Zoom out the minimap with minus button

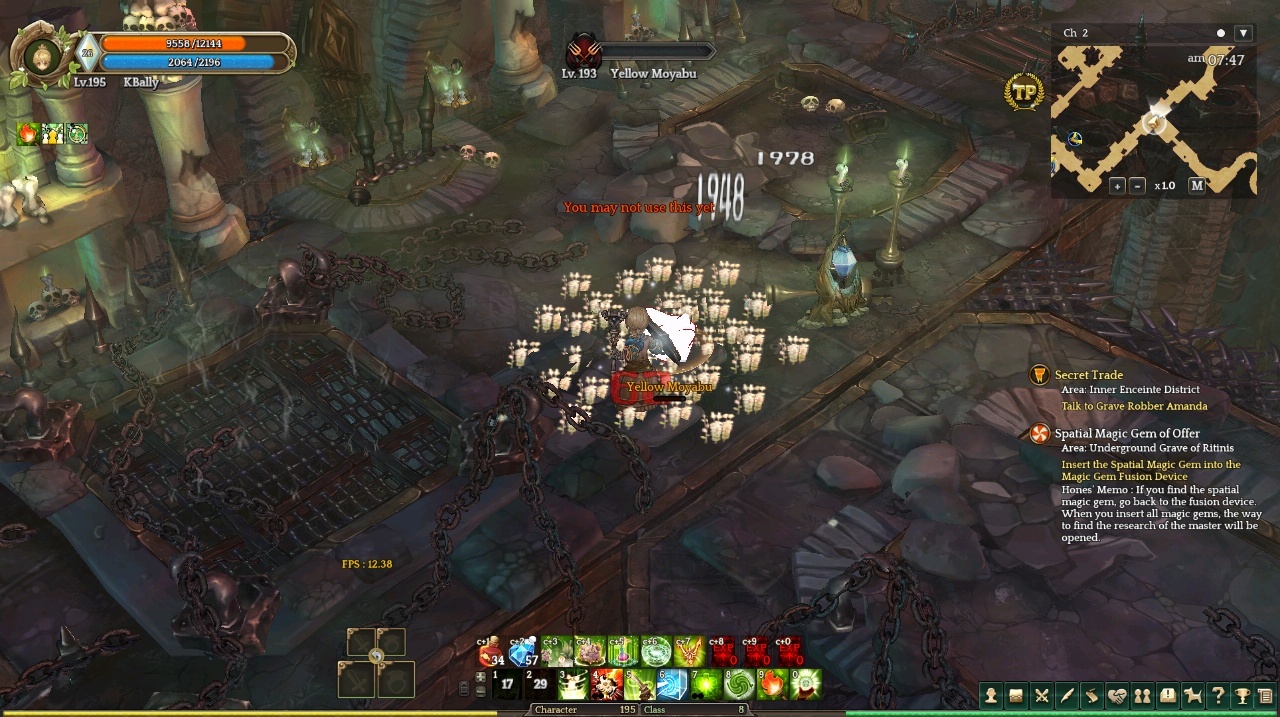(x=1137, y=186)
